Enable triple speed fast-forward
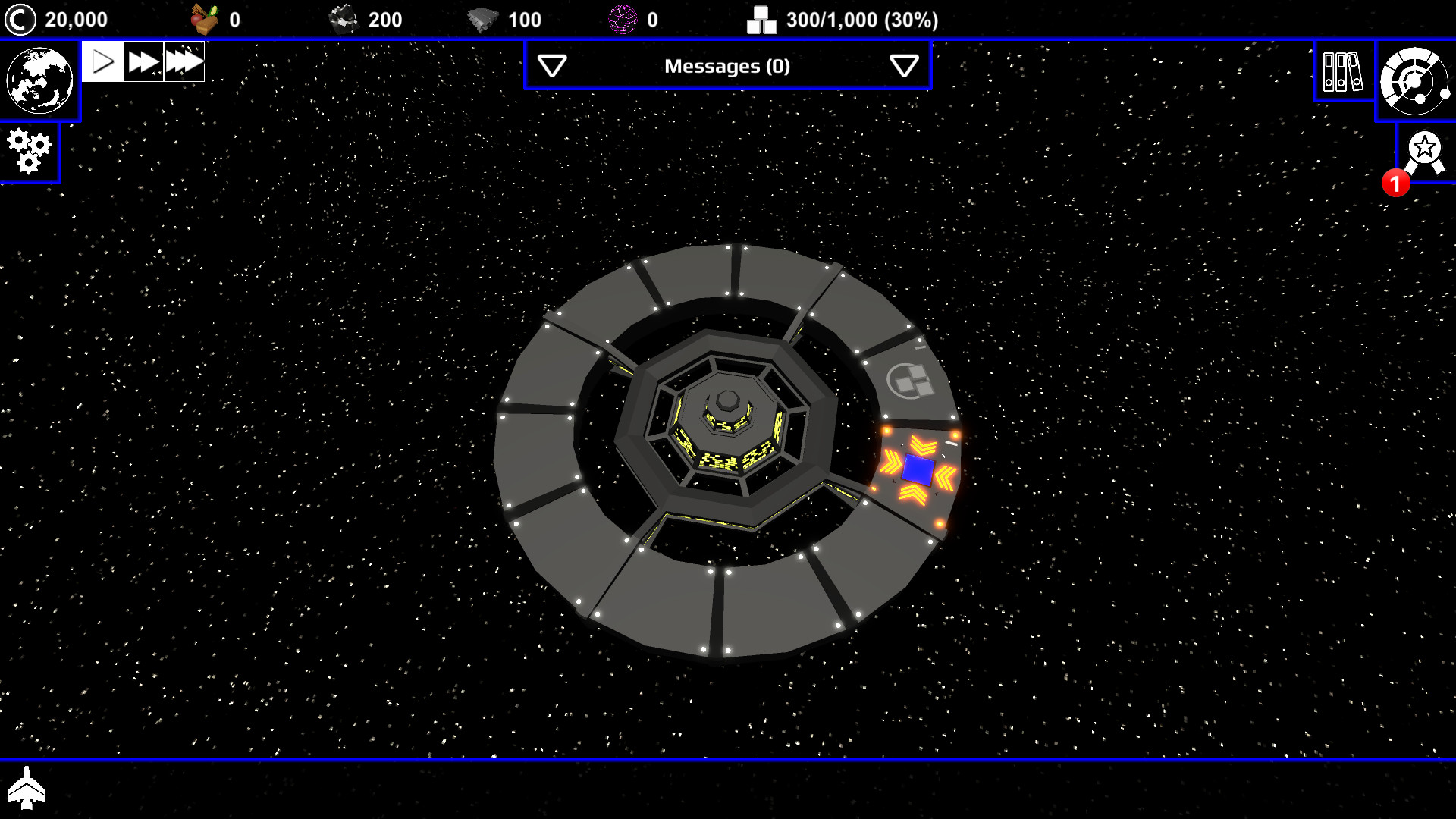The width and height of the screenshot is (1456, 819). tap(184, 61)
